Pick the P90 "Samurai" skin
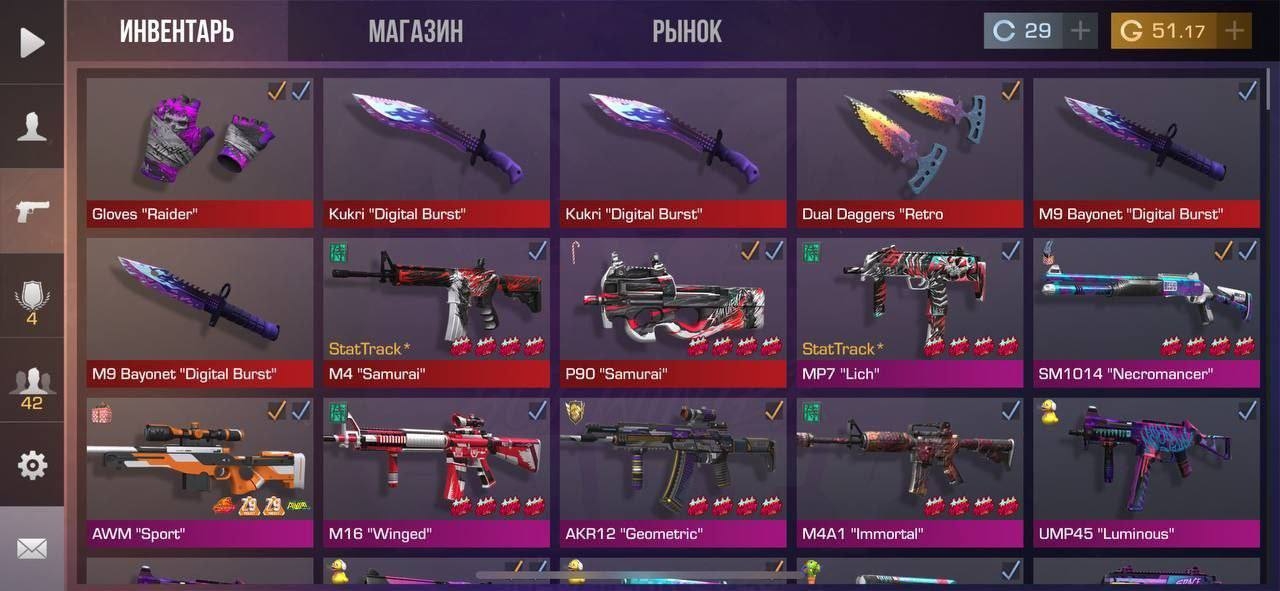1280x591 pixels. 673,310
